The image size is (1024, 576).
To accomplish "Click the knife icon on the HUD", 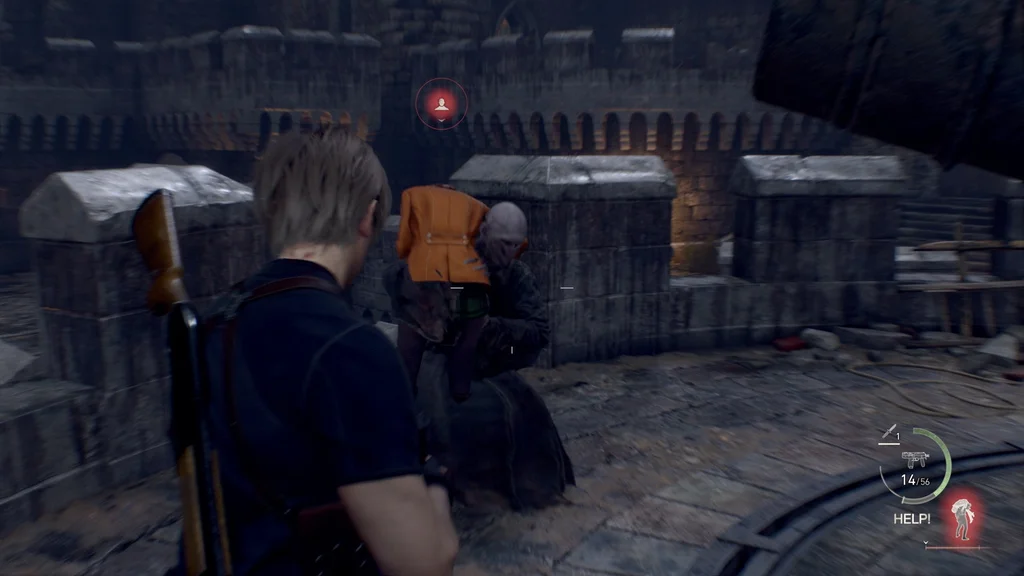I will [887, 432].
